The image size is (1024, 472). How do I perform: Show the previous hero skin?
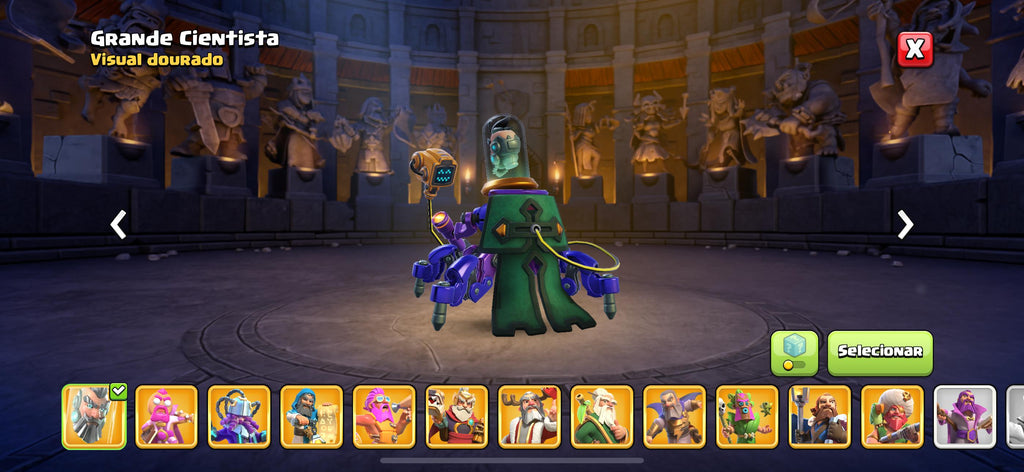[x=118, y=224]
